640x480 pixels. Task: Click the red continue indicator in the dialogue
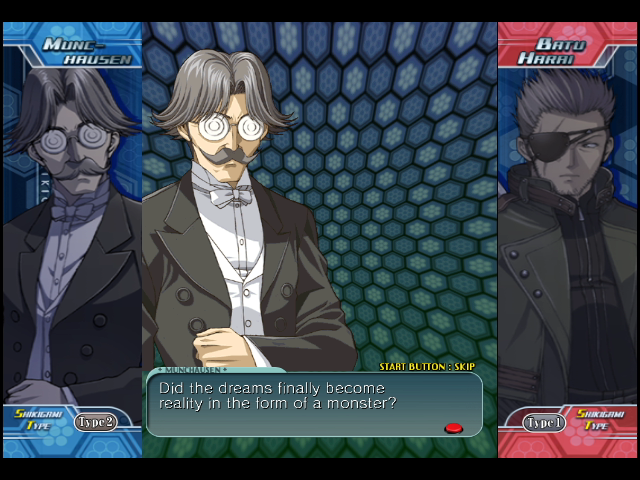453,428
